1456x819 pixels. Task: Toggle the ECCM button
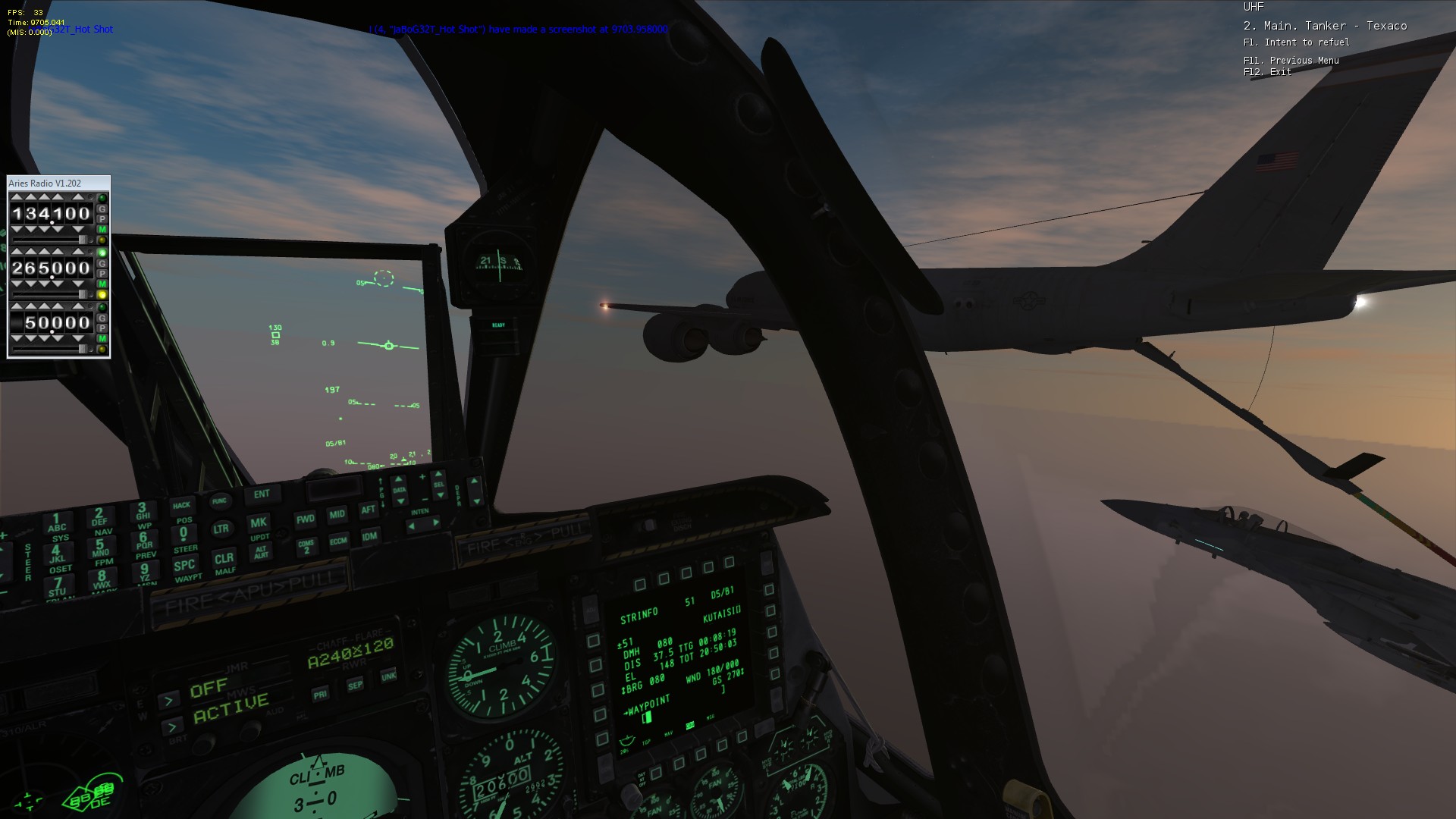tap(338, 541)
